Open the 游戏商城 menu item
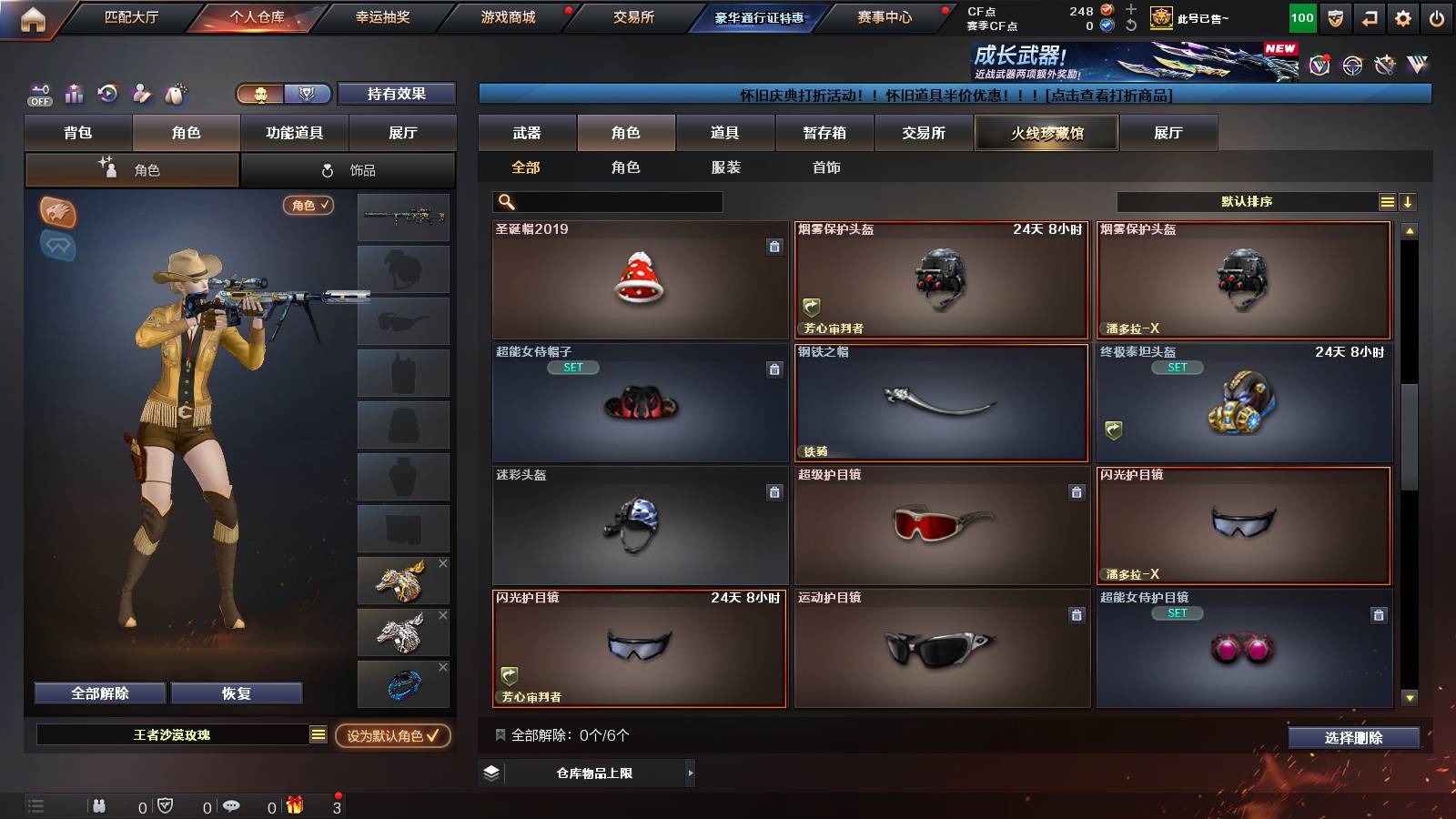 pos(508,16)
